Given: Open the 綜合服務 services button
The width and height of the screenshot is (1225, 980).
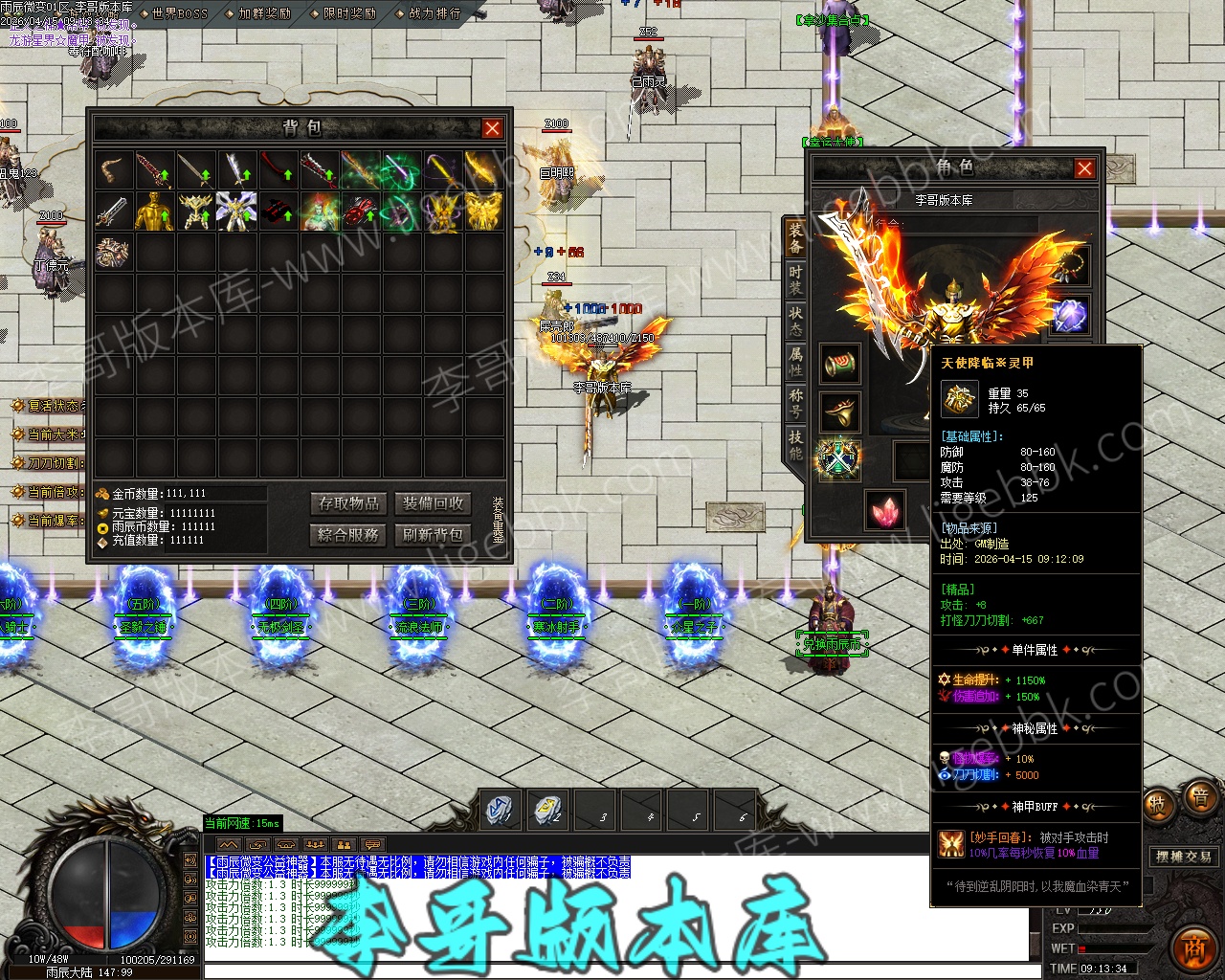Looking at the screenshot, I should click(349, 534).
